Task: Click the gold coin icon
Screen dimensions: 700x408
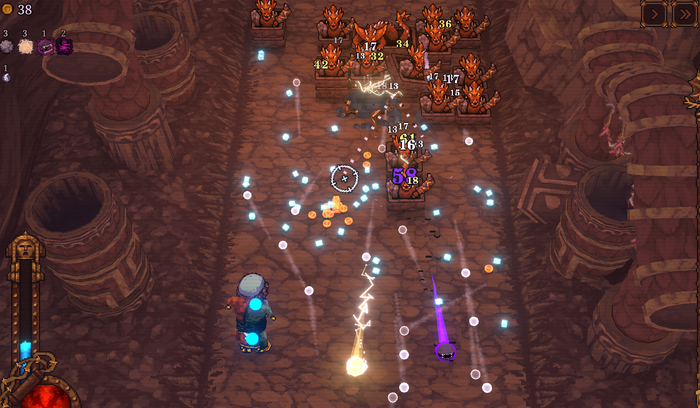Action: coord(7,10)
